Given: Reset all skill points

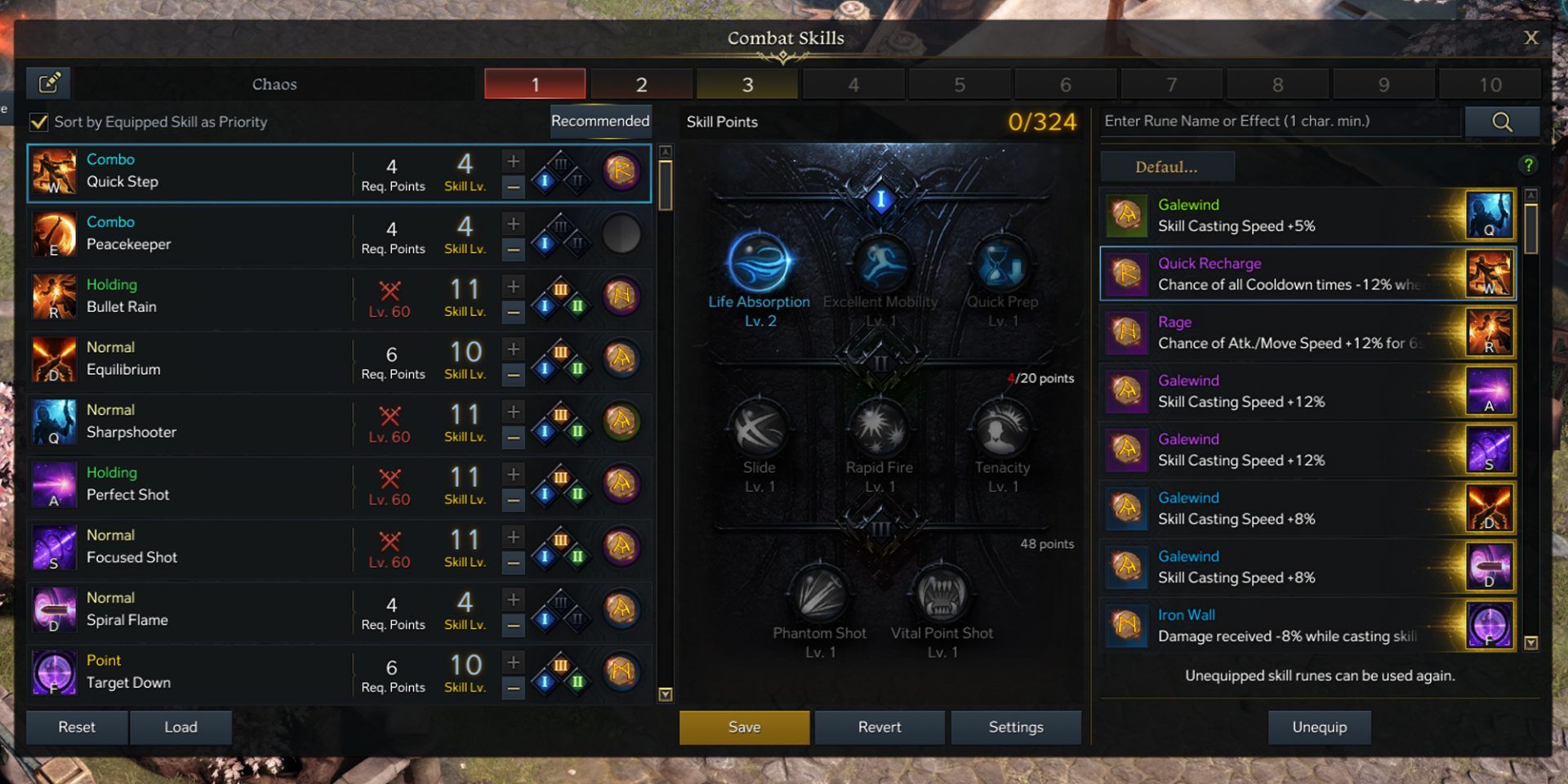Looking at the screenshot, I should (77, 727).
